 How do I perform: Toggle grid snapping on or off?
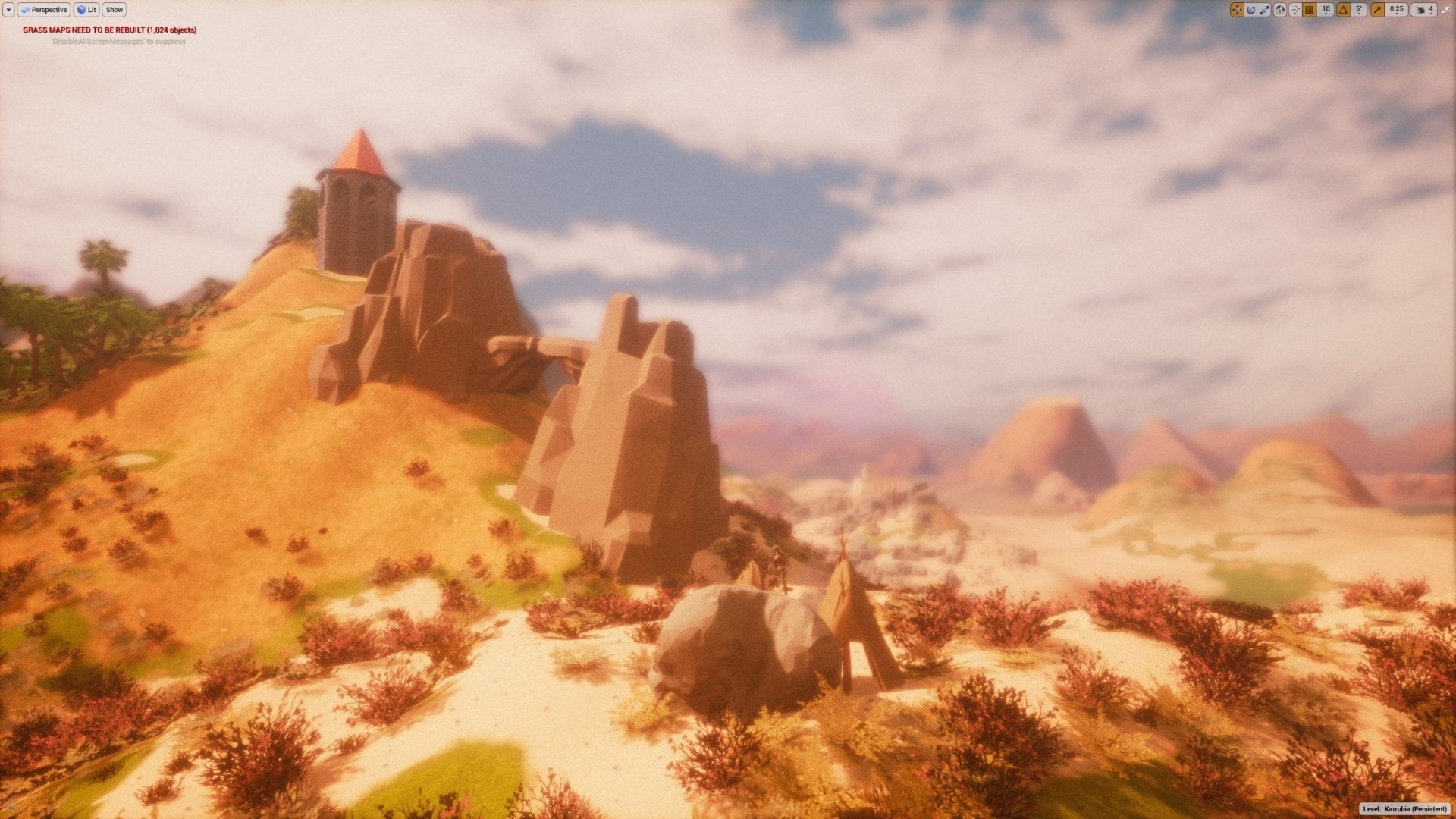tap(1310, 10)
